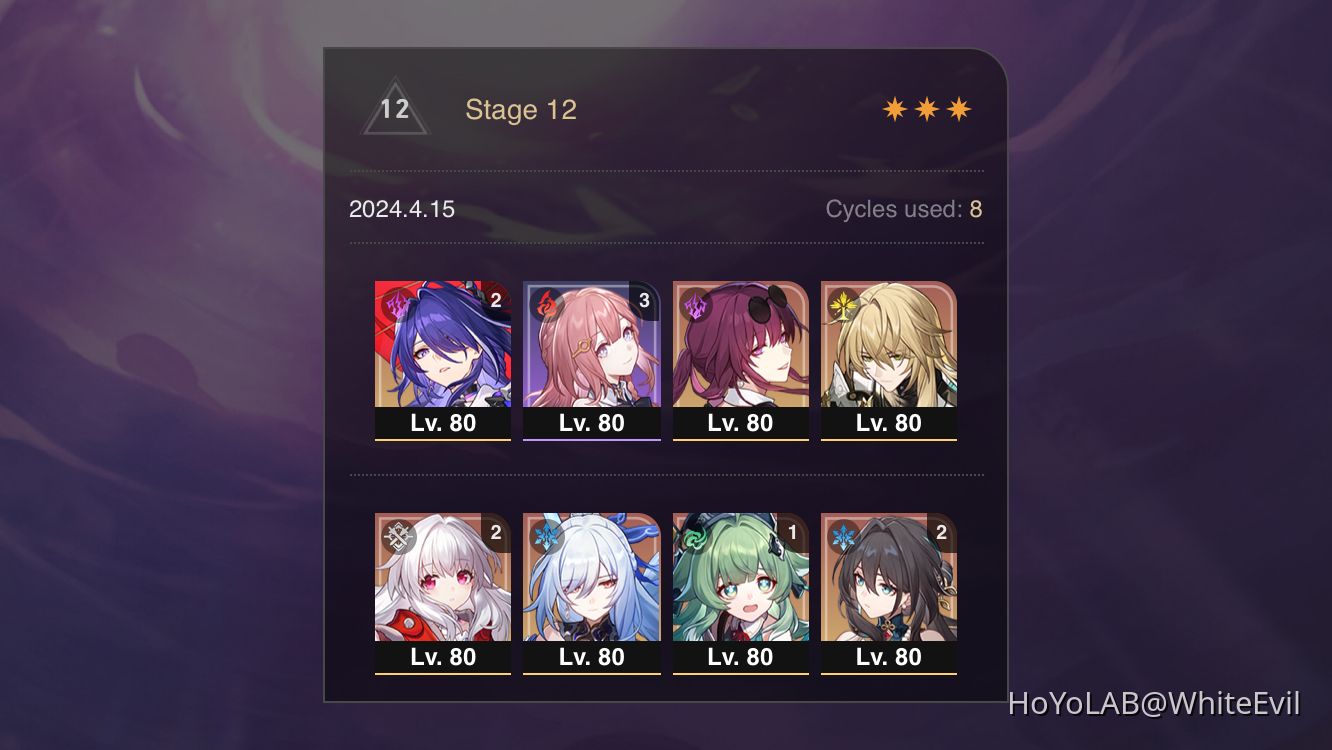Open Acheron's character portrait
This screenshot has width=1332, height=750.
[443, 345]
